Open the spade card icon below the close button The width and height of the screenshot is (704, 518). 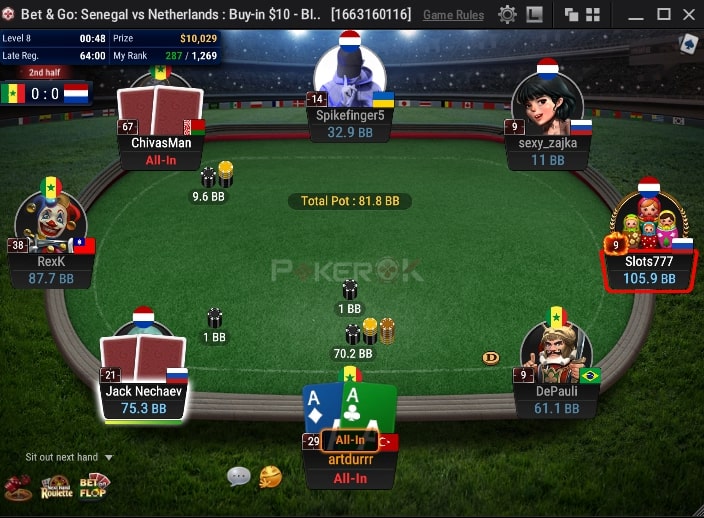click(x=689, y=44)
